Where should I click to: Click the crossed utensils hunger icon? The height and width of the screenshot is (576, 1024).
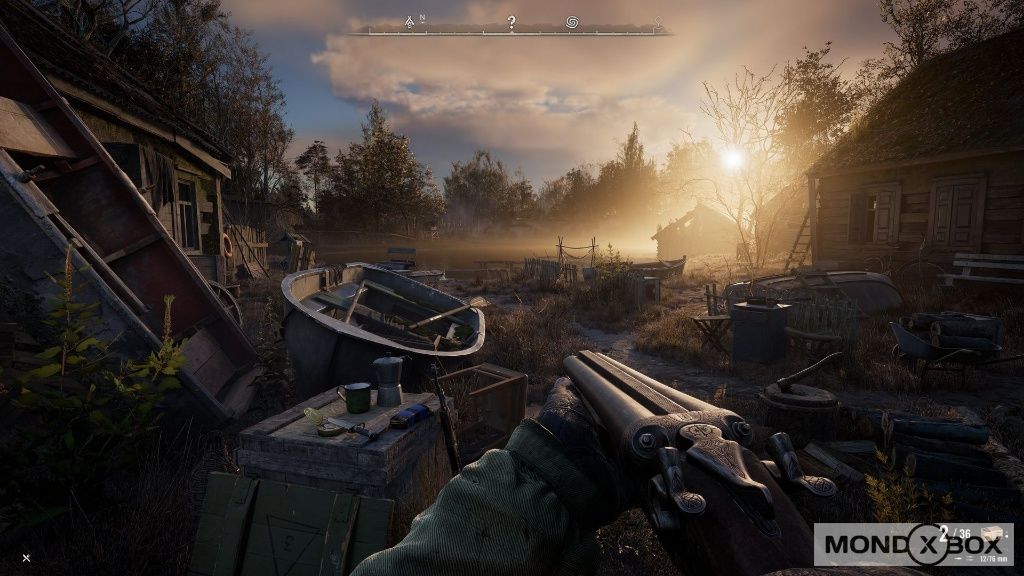coord(26,557)
